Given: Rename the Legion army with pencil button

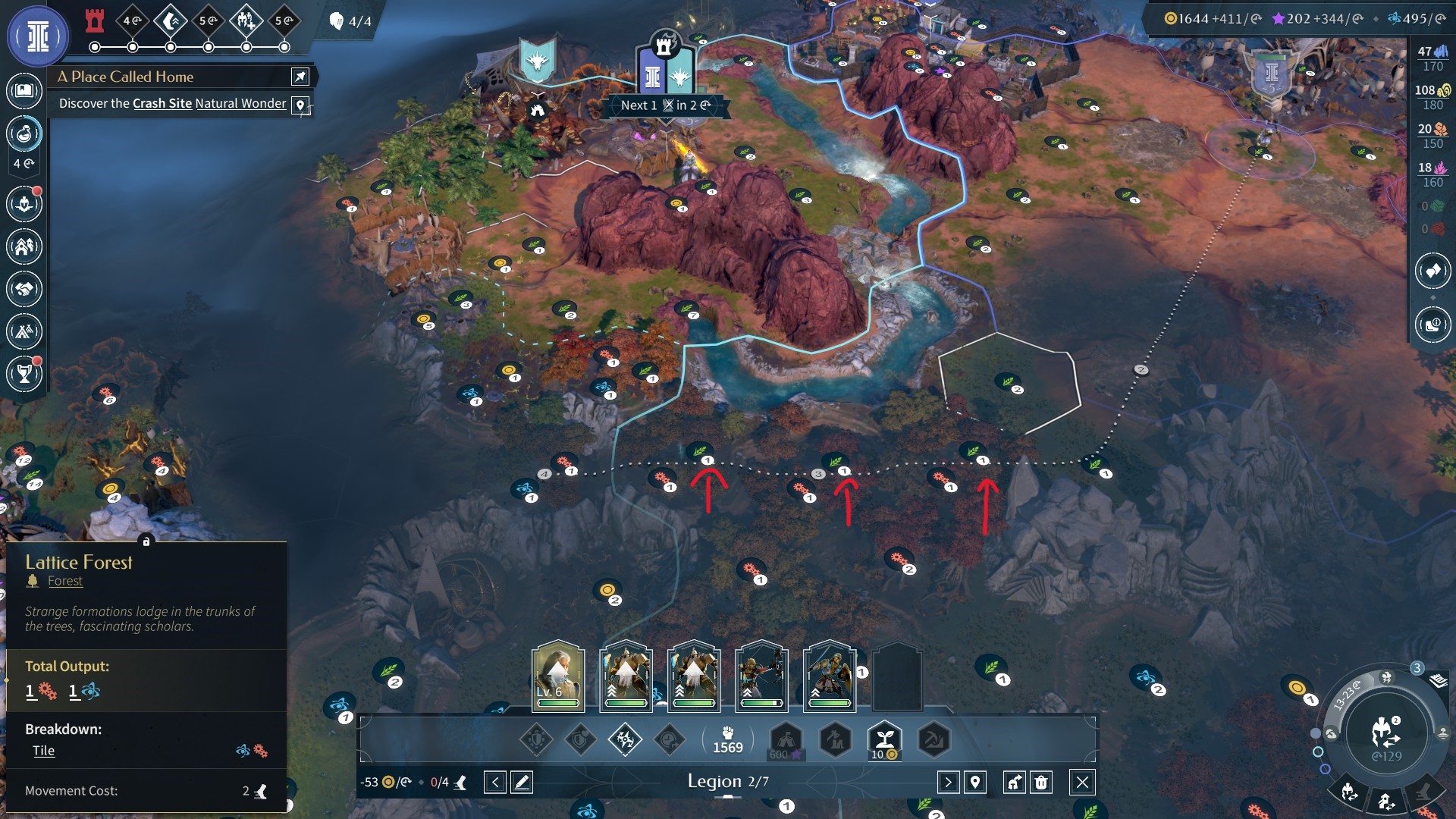Looking at the screenshot, I should [x=522, y=782].
